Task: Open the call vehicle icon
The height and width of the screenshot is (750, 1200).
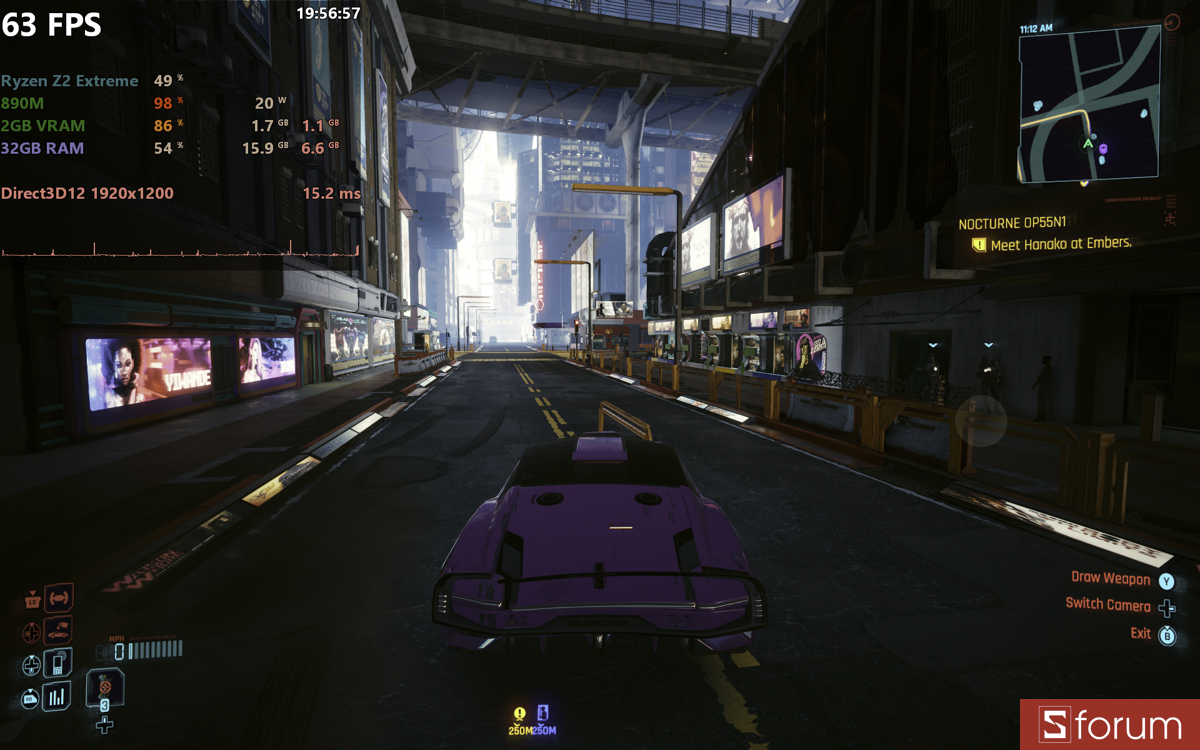Action: point(59,631)
